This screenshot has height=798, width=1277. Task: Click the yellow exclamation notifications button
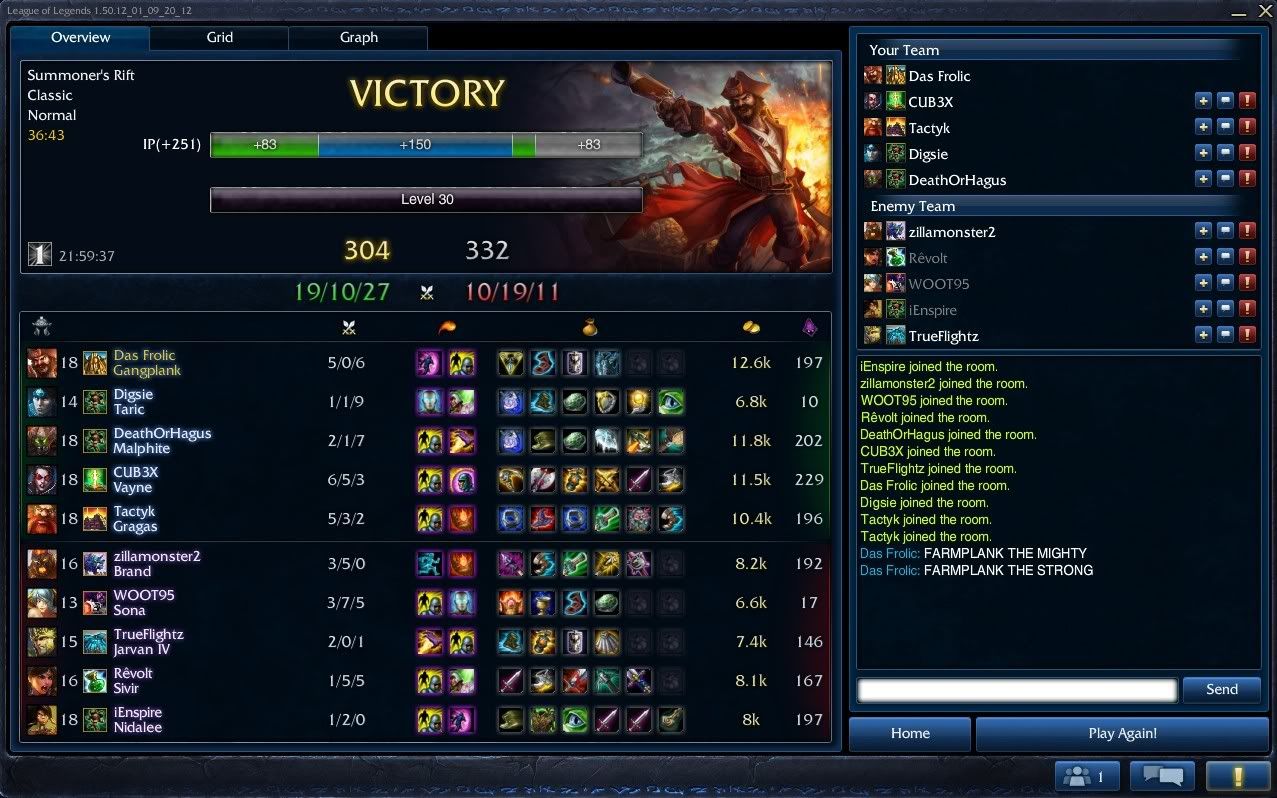click(1237, 776)
